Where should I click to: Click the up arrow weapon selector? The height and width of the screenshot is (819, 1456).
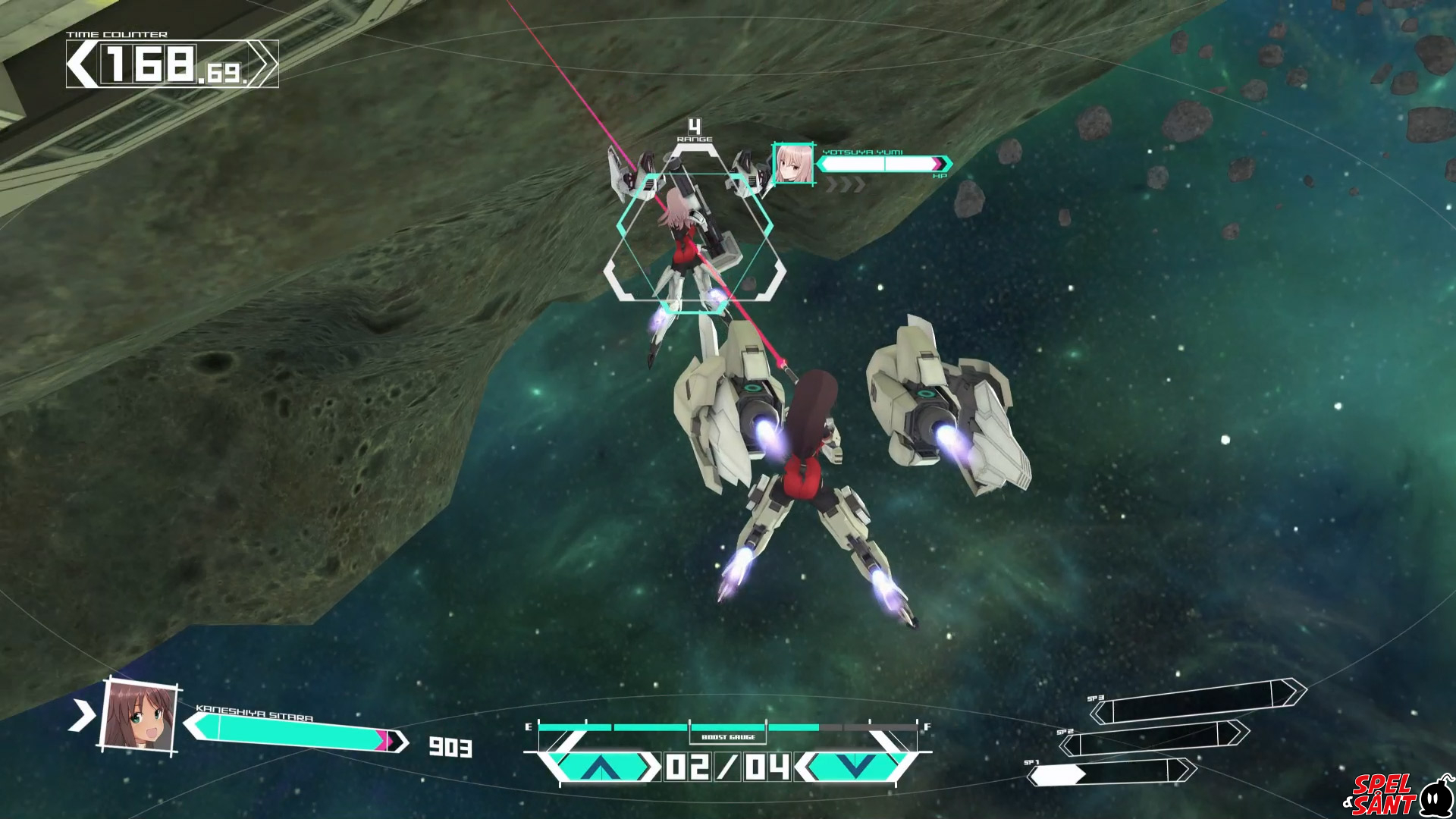pyautogui.click(x=602, y=767)
